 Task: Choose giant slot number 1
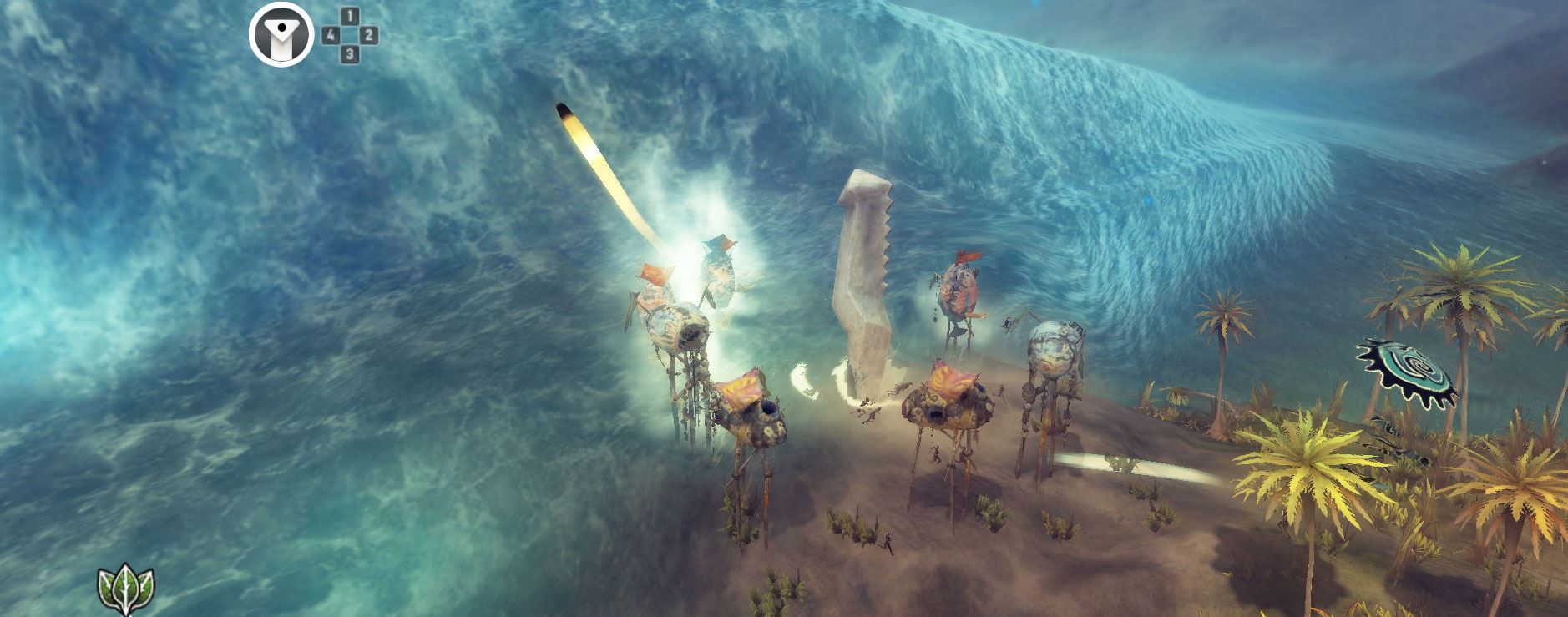350,17
